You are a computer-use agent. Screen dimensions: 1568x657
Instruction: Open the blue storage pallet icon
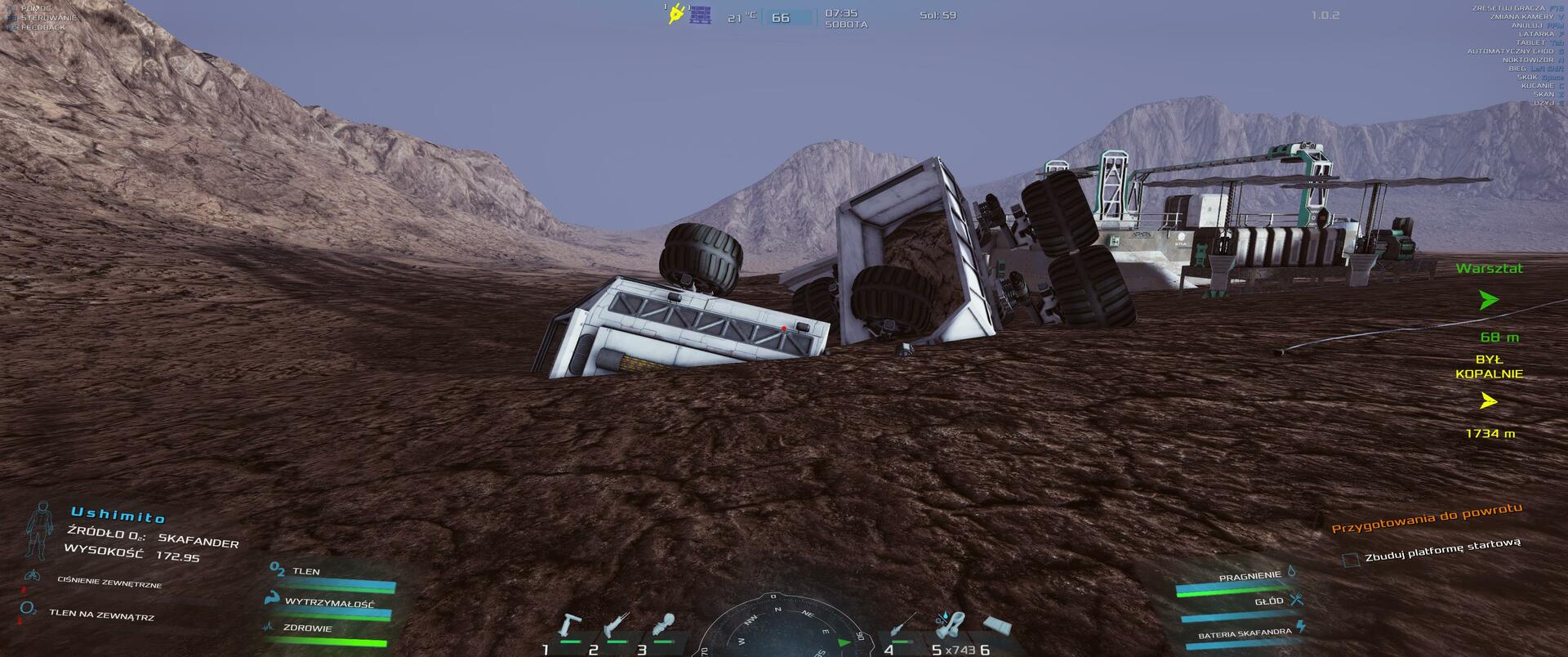click(701, 15)
